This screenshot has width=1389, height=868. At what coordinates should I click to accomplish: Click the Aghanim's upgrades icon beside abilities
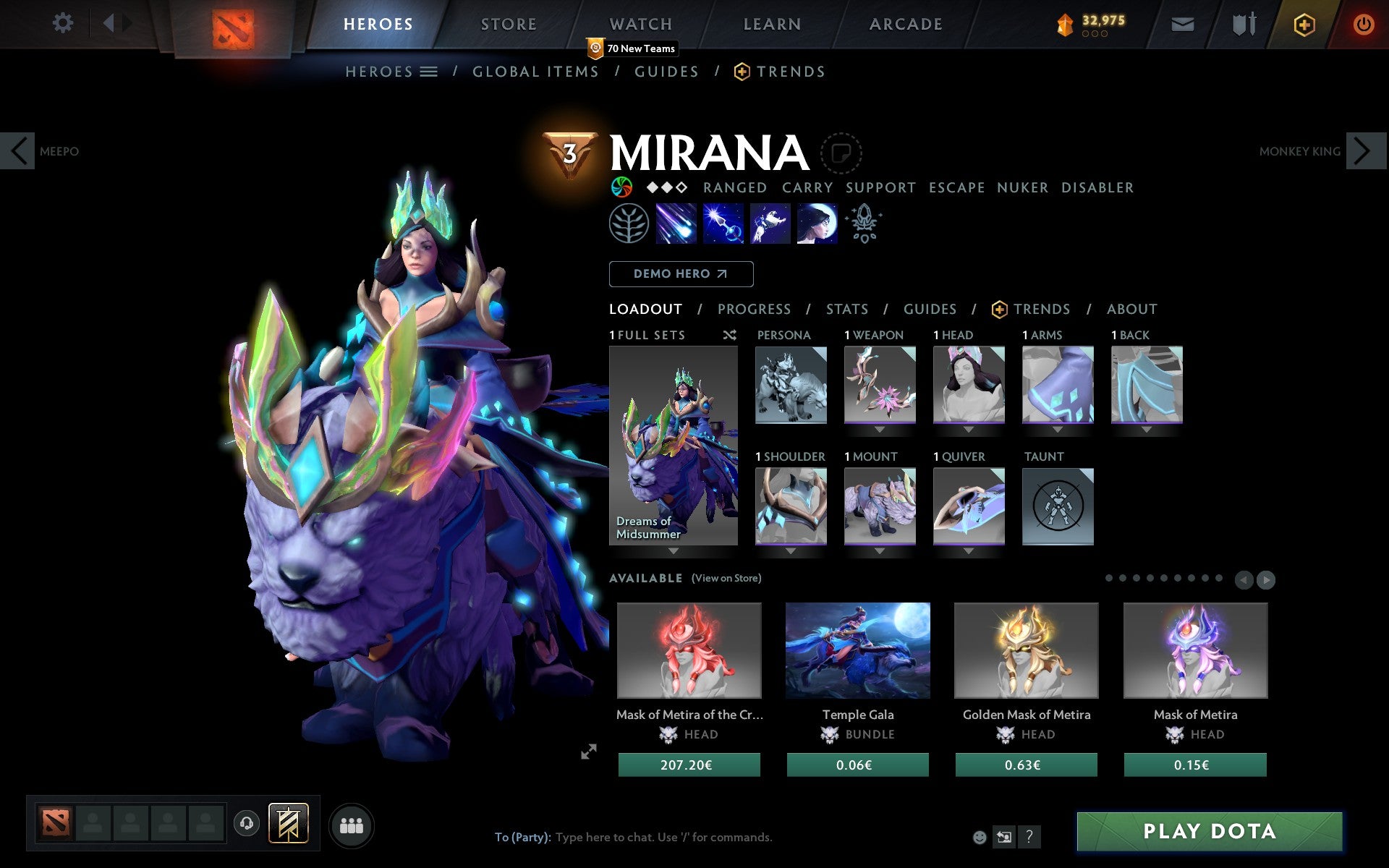865,224
